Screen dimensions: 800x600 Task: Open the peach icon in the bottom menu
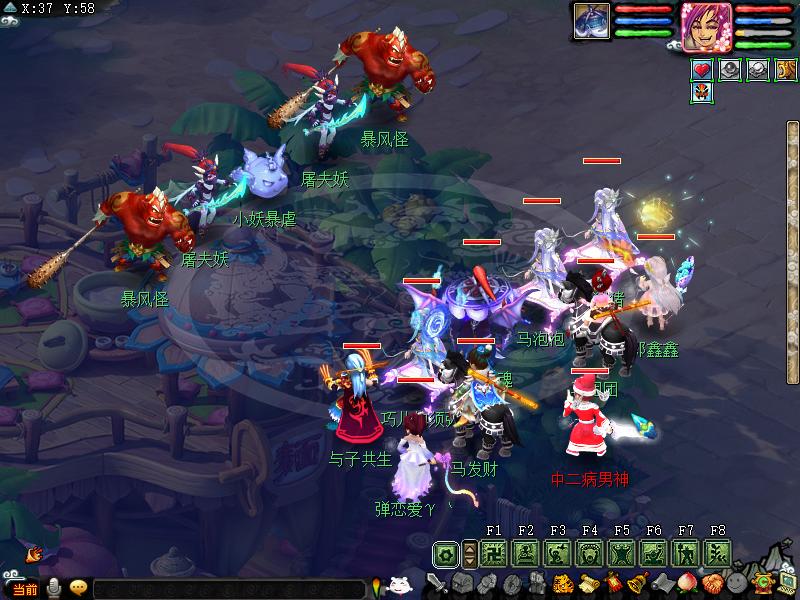tap(687, 583)
